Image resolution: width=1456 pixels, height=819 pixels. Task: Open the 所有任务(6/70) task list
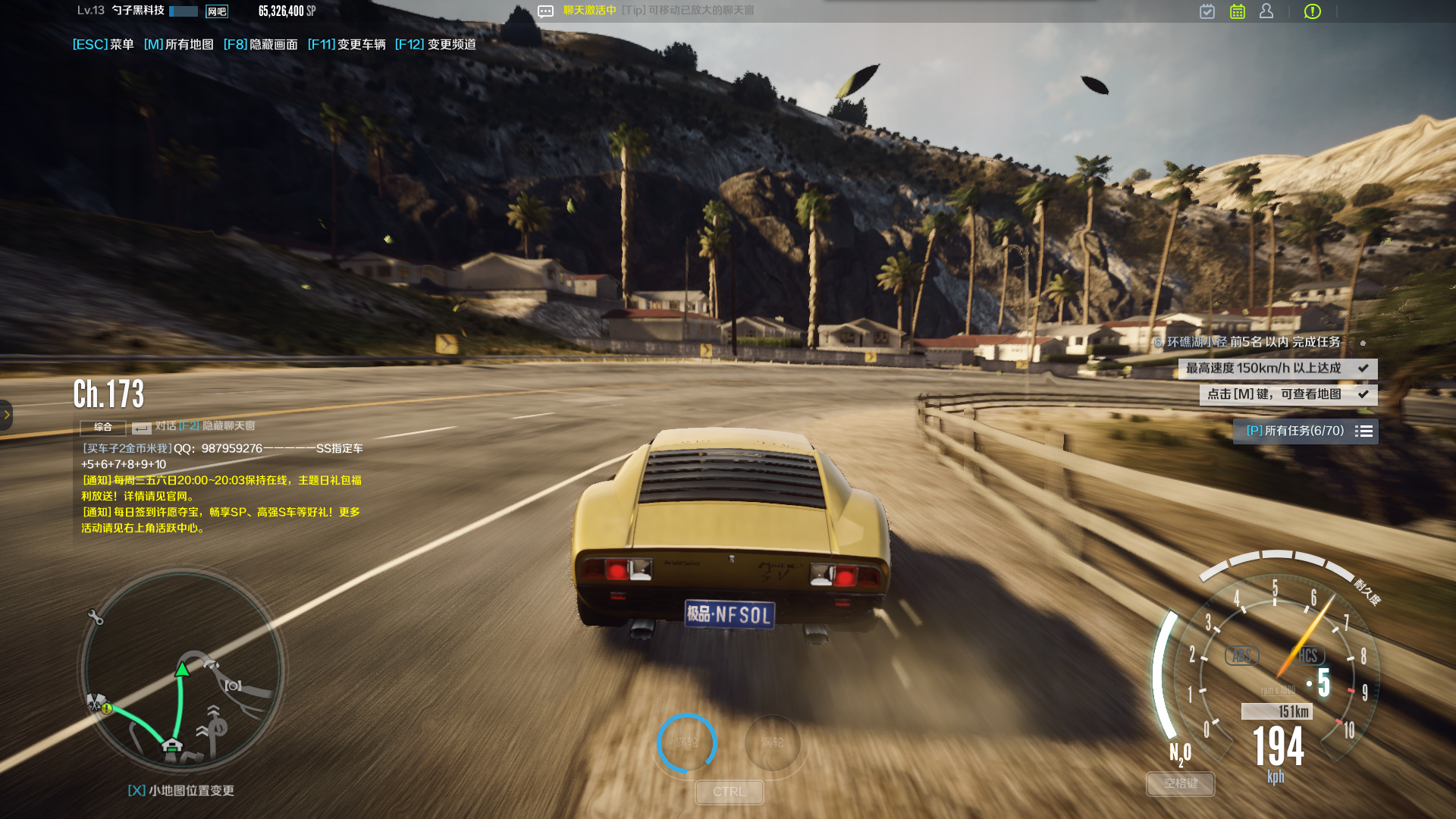[x=1305, y=431]
